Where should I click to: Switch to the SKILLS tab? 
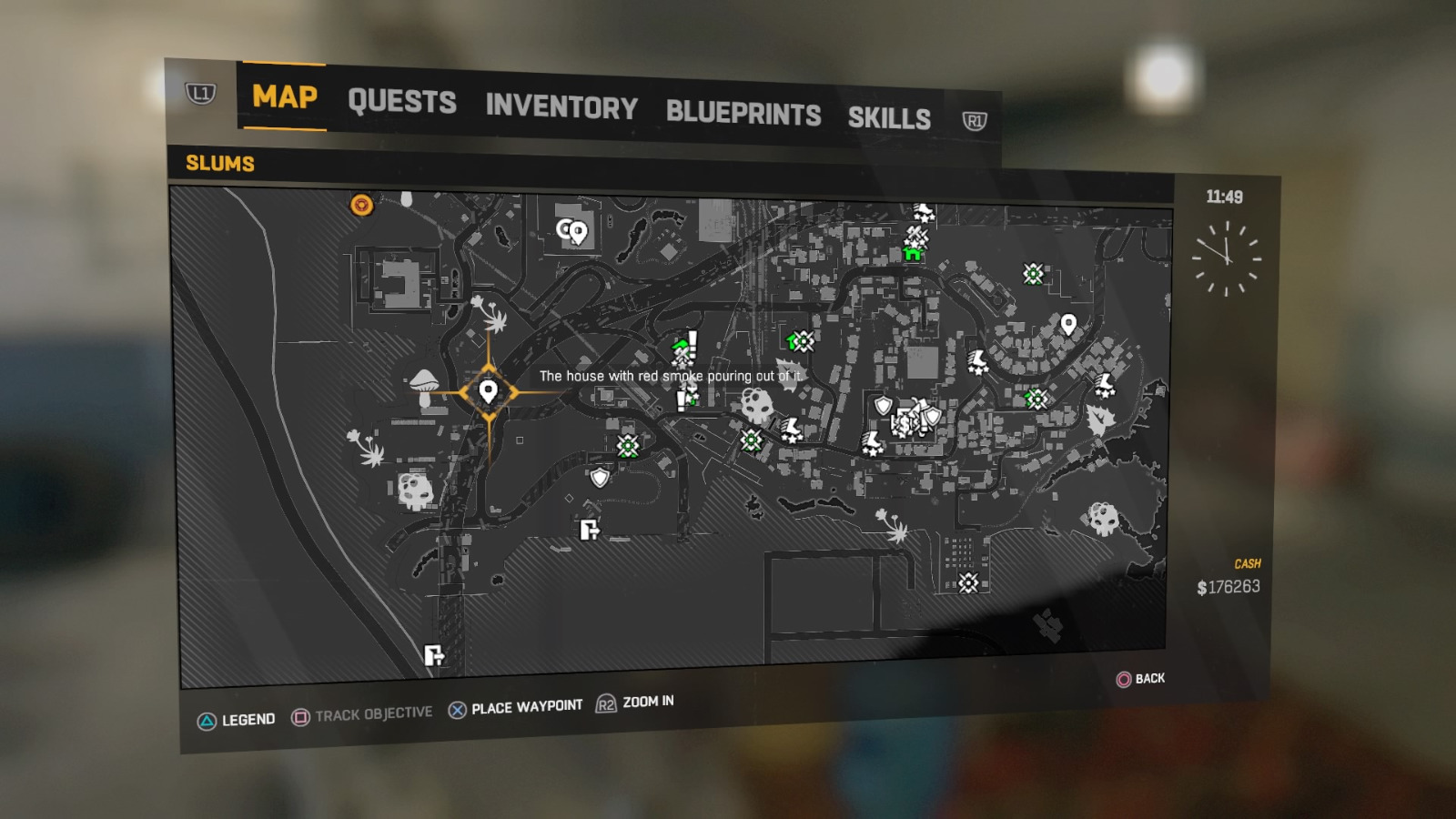coord(889,116)
